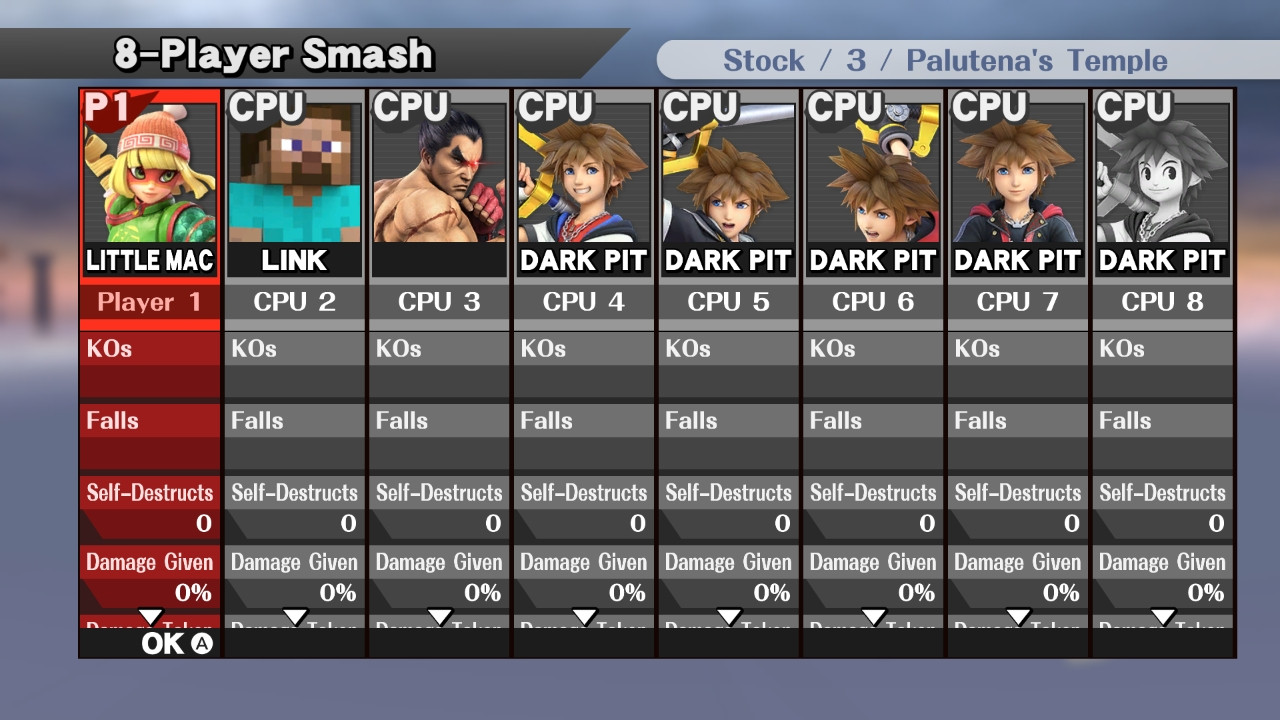Select CPU 7's Dark Pit portrait

tap(1017, 175)
